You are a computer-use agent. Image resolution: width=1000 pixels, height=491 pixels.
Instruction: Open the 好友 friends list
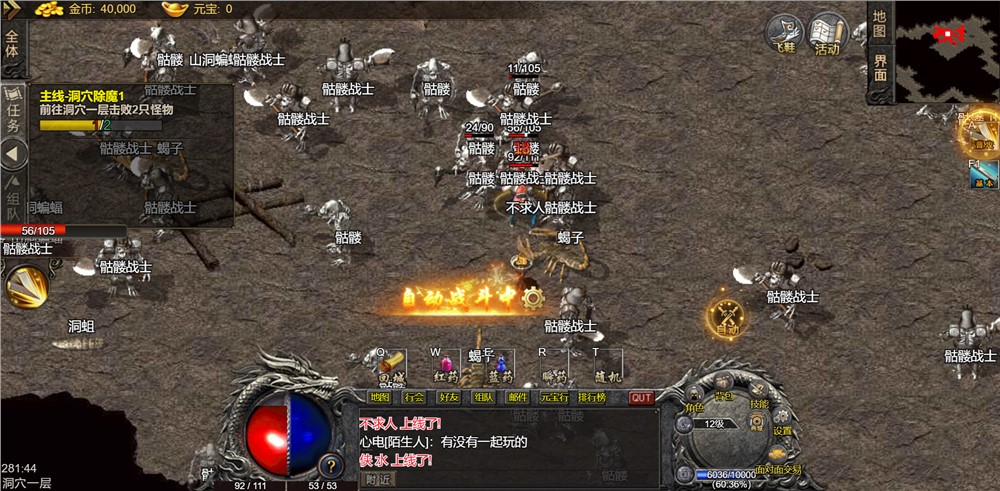point(449,397)
